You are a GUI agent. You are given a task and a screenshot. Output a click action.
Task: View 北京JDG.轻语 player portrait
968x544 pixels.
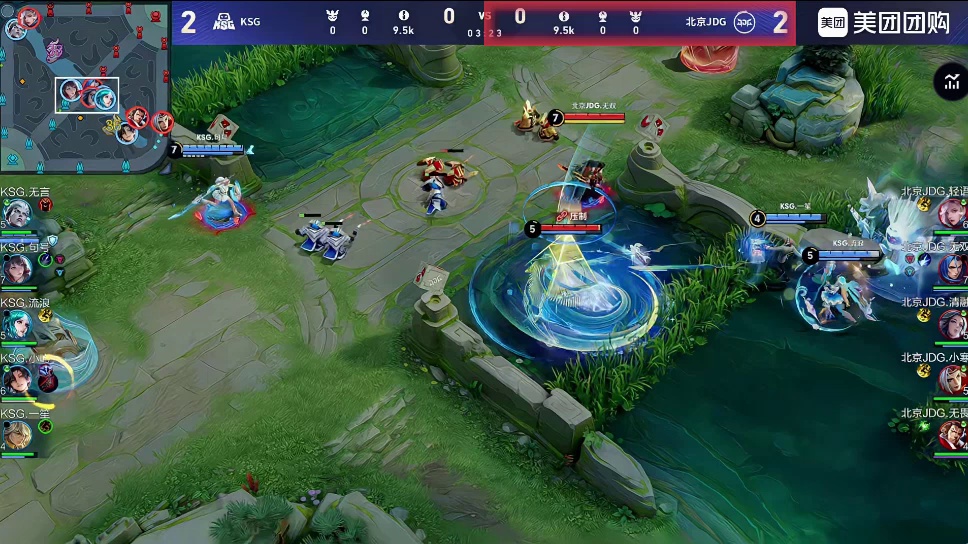[951, 213]
